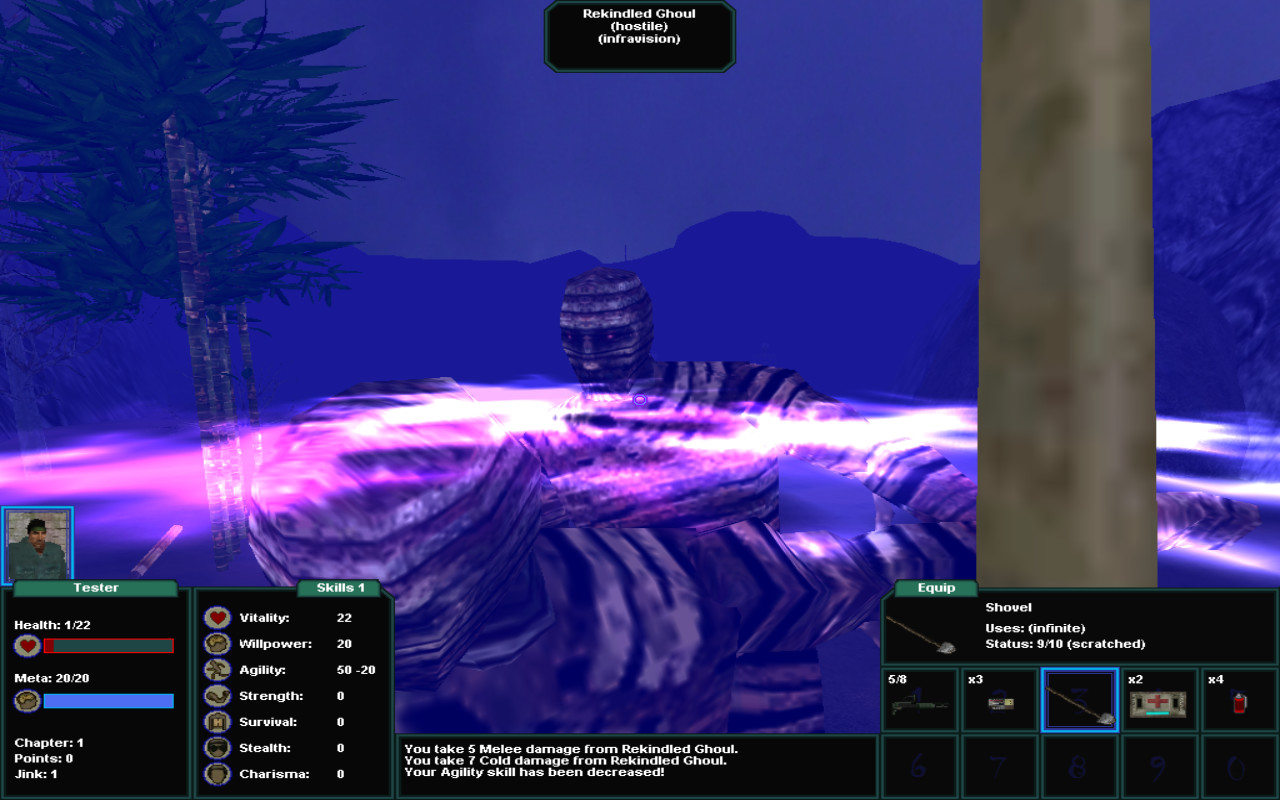Click the red Health bar
This screenshot has width=1280, height=800.
(108, 645)
